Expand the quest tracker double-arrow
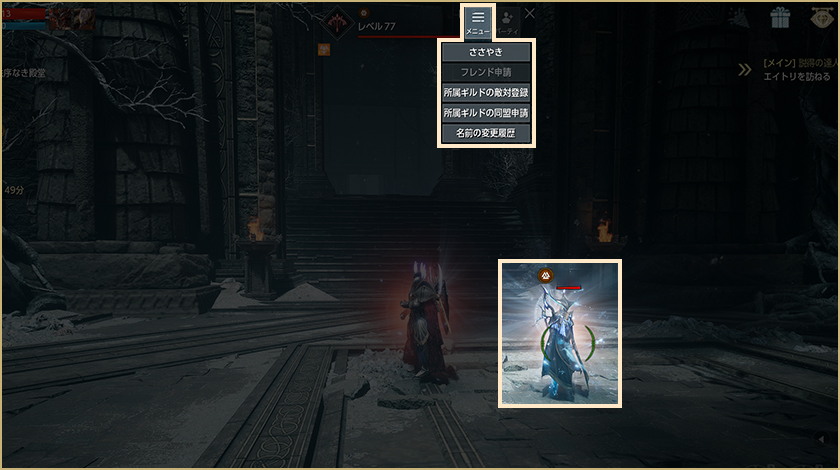The width and height of the screenshot is (840, 470). (745, 69)
